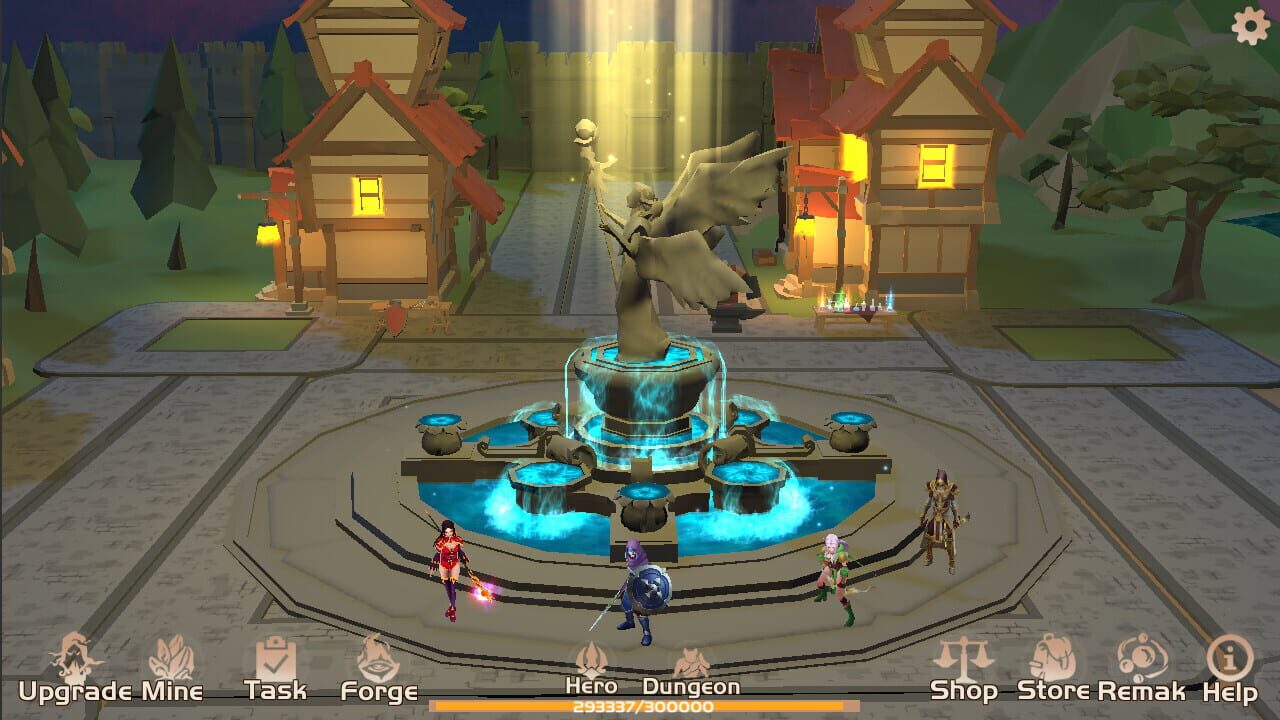Click the Hero text label
This screenshot has width=1280, height=720.
(594, 687)
